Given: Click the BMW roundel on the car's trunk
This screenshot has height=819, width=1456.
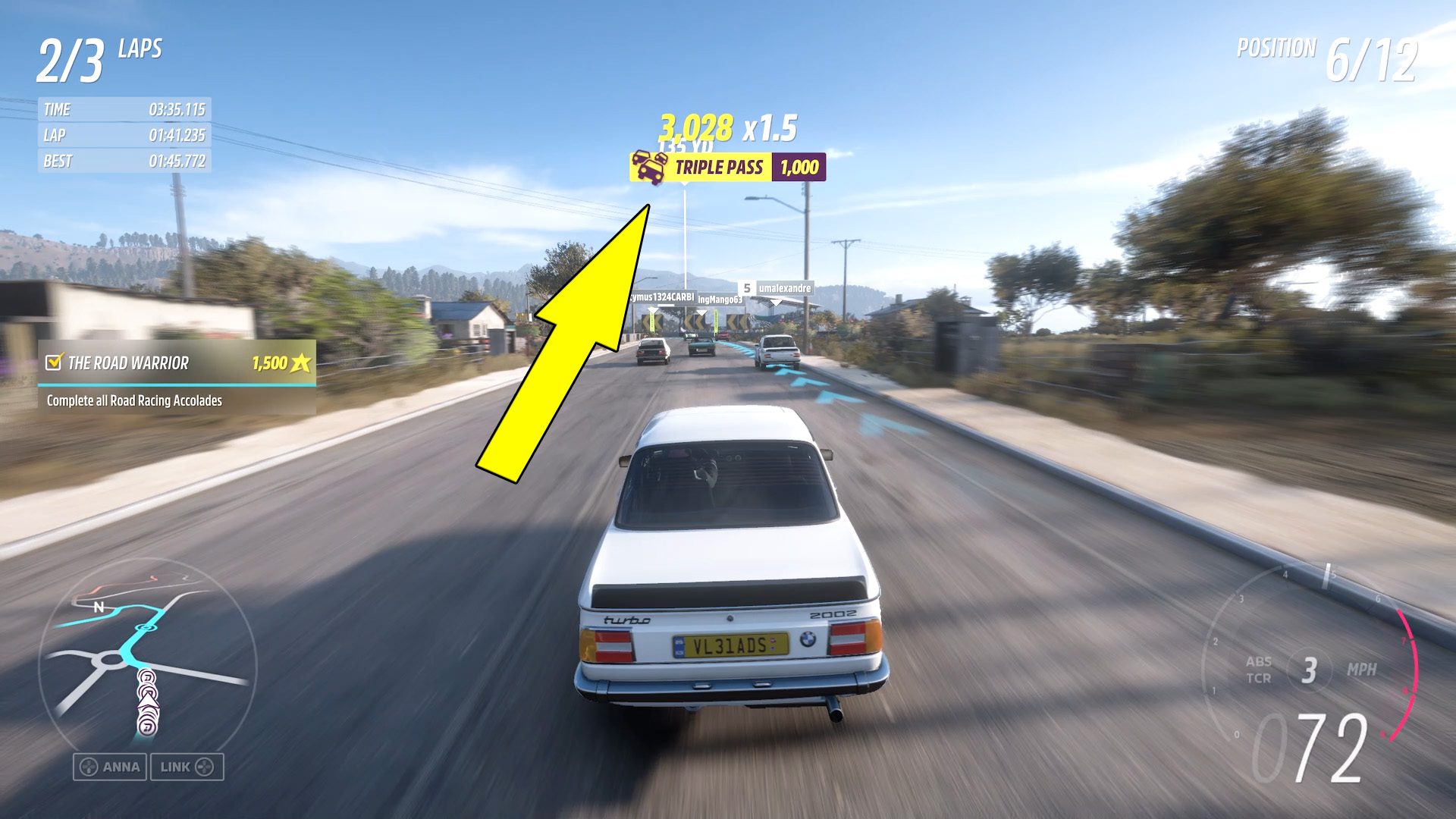Looking at the screenshot, I should (x=808, y=639).
